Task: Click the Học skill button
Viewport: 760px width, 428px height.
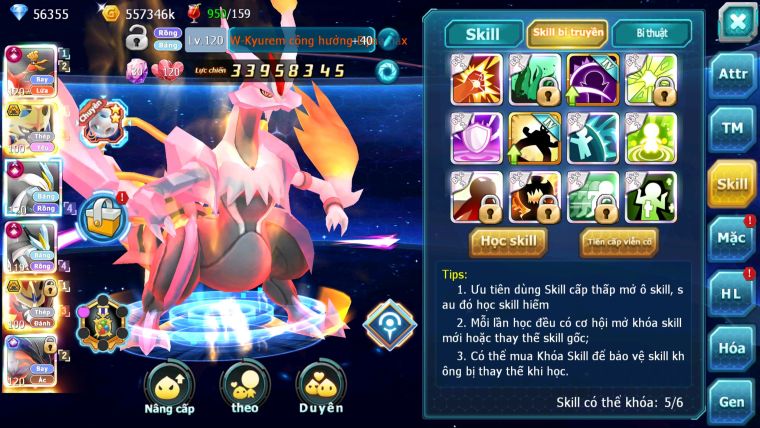Action: [x=508, y=241]
